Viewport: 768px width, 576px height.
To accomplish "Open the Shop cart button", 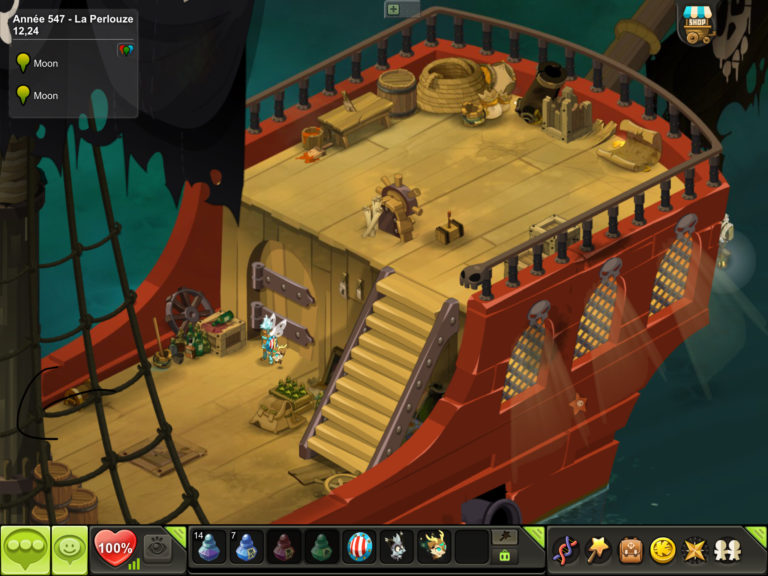I will tap(697, 22).
